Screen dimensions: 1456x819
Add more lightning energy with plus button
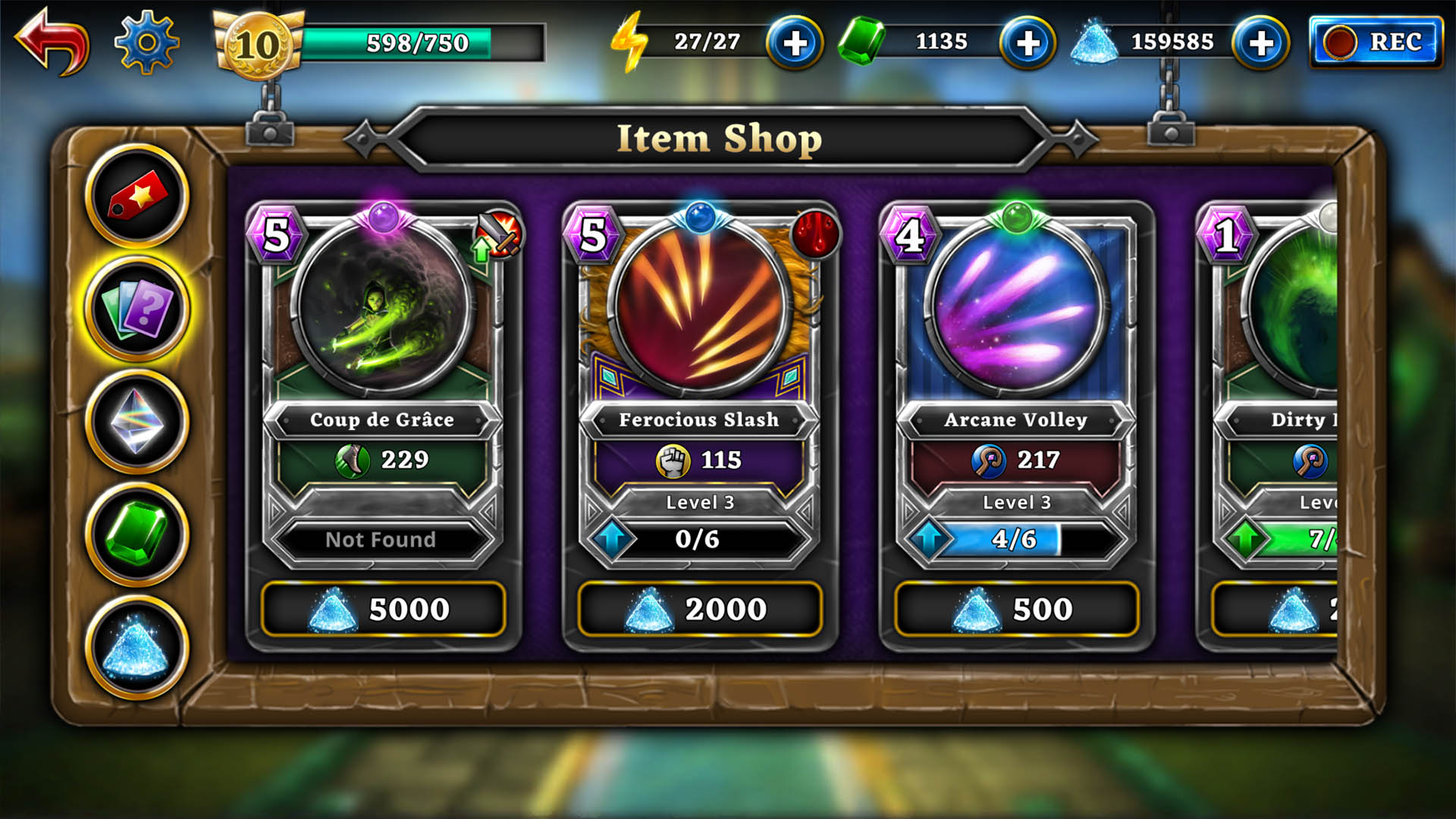pyautogui.click(x=794, y=43)
